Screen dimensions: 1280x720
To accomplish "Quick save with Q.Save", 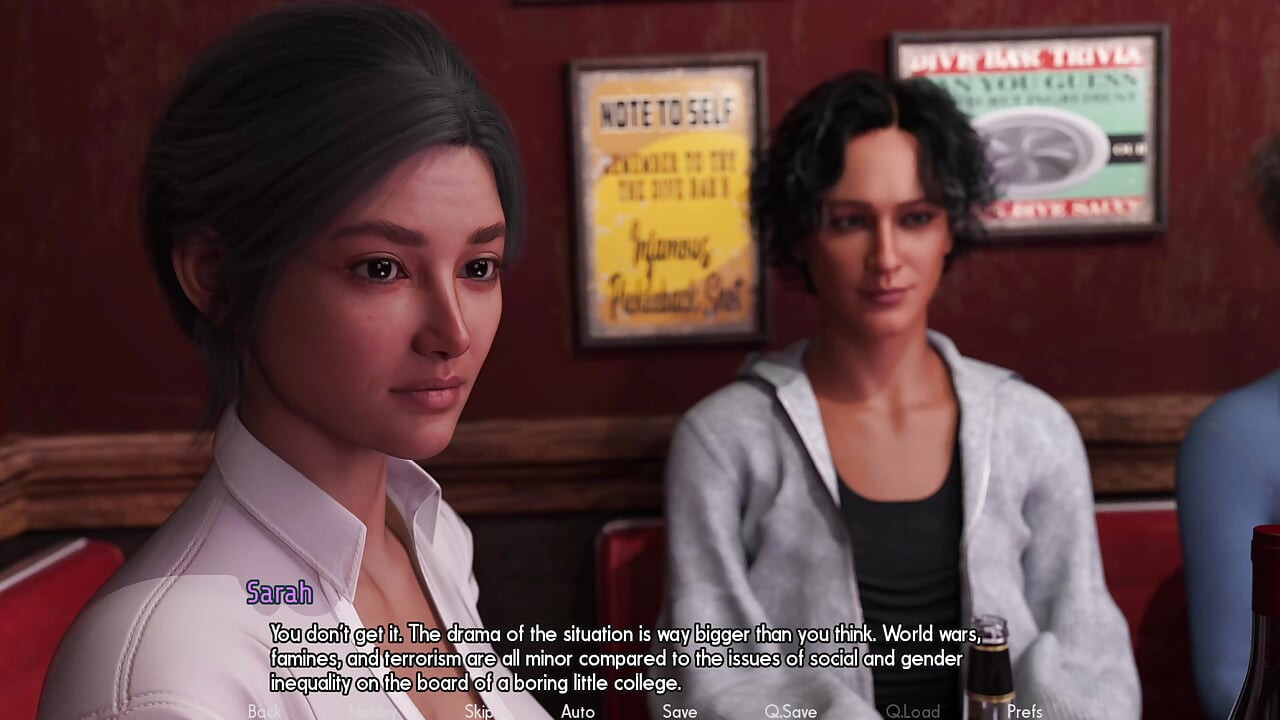I will tap(790, 711).
